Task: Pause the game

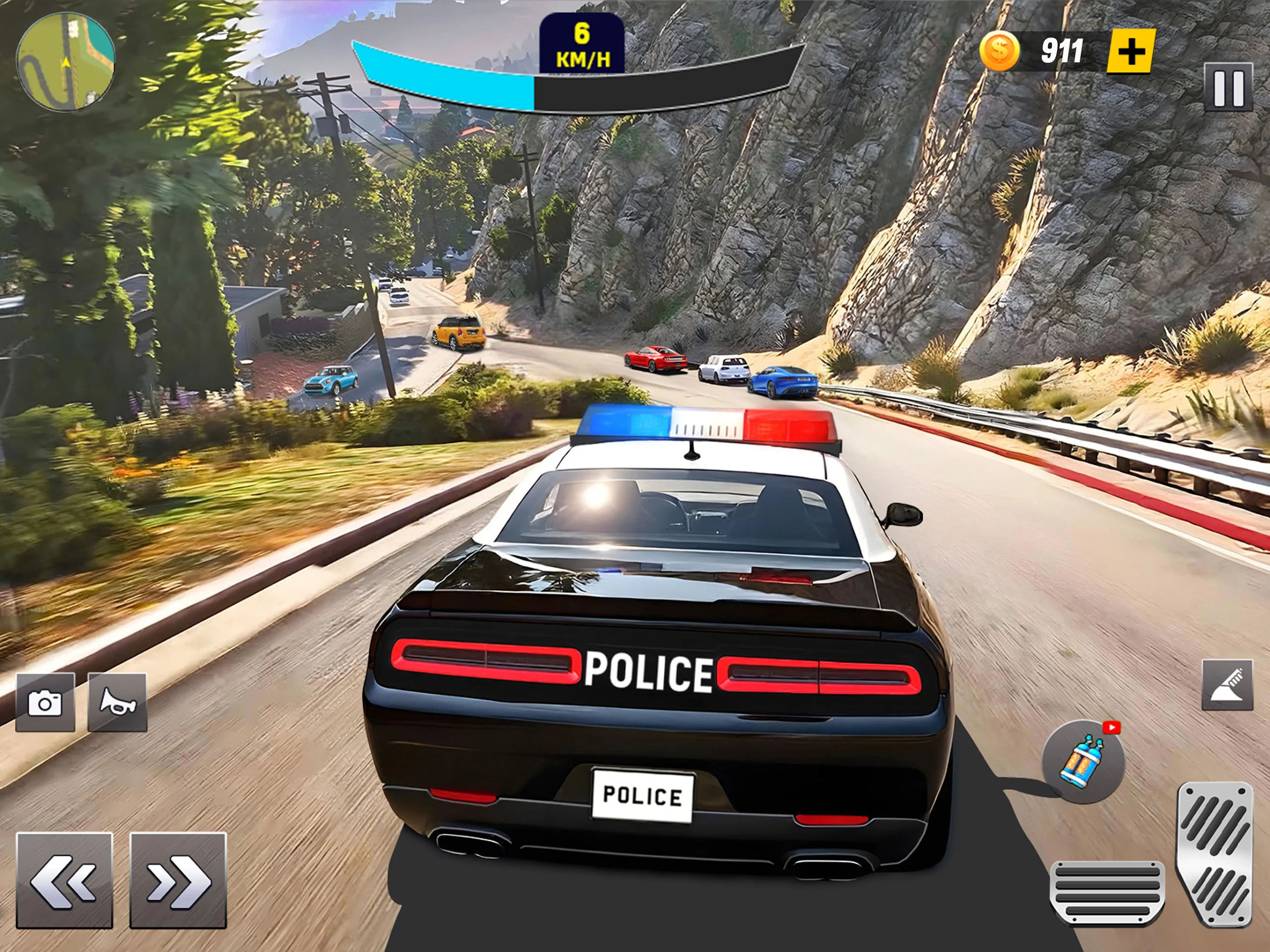Action: [1228, 87]
